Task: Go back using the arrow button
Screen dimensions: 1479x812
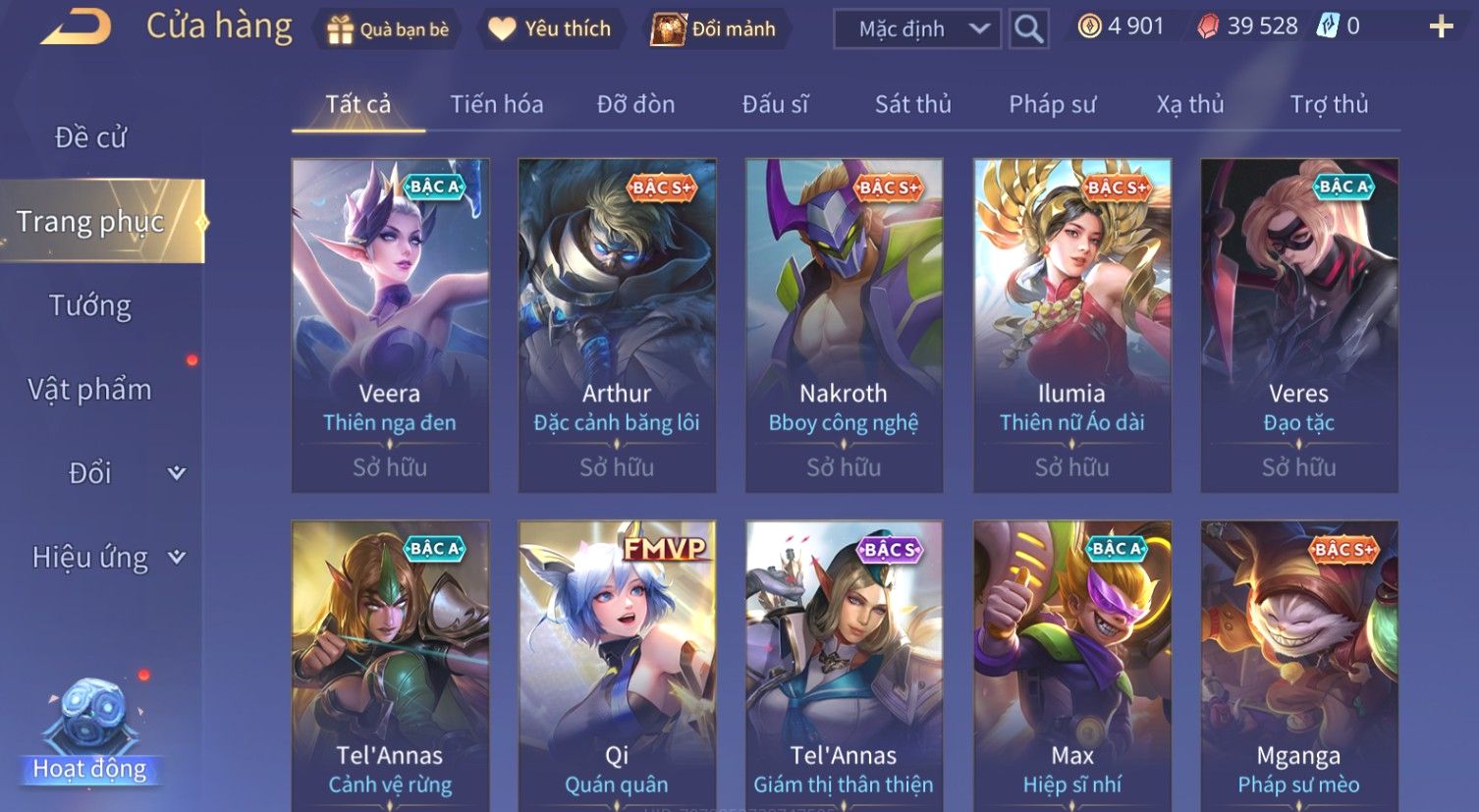Action: coord(76,27)
